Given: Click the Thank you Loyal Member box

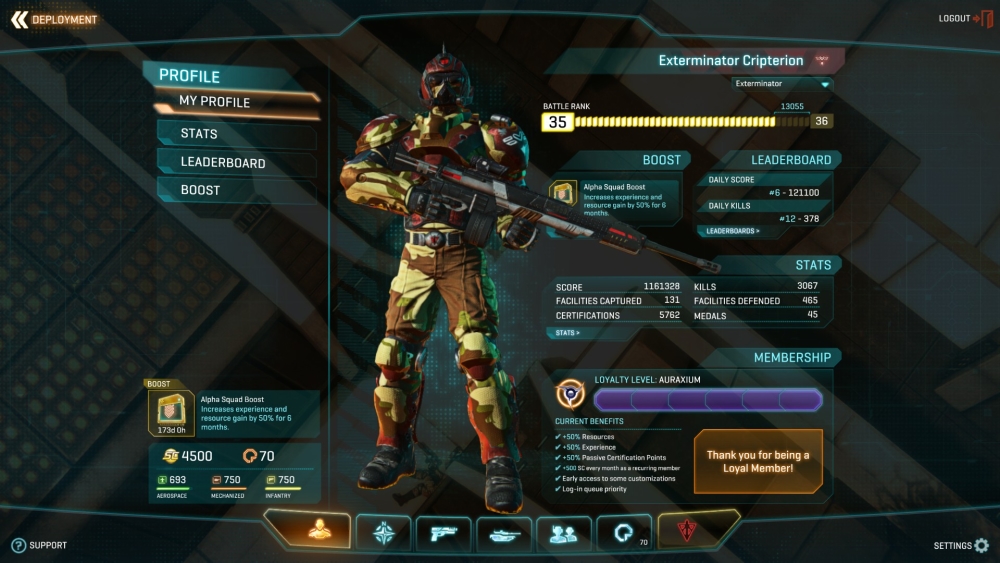Looking at the screenshot, I should (x=758, y=461).
